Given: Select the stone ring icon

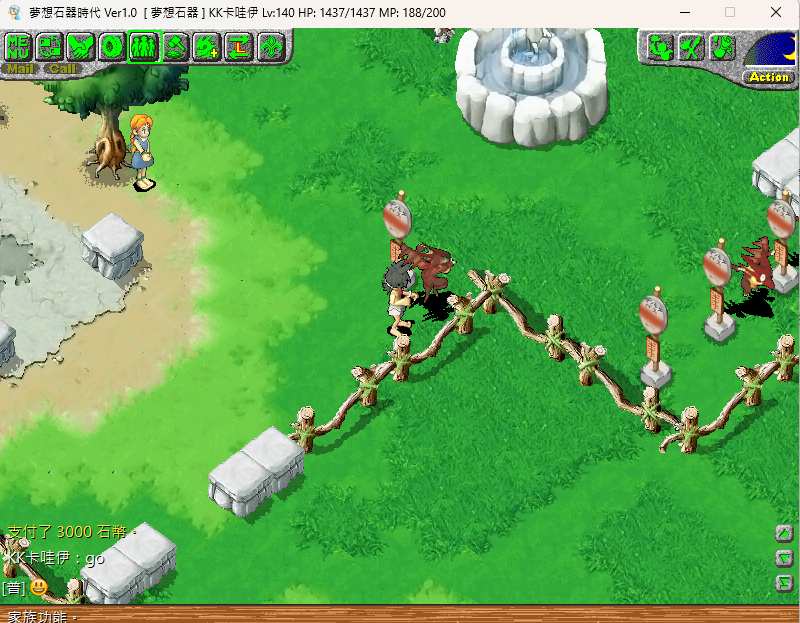Looking at the screenshot, I should (x=113, y=46).
